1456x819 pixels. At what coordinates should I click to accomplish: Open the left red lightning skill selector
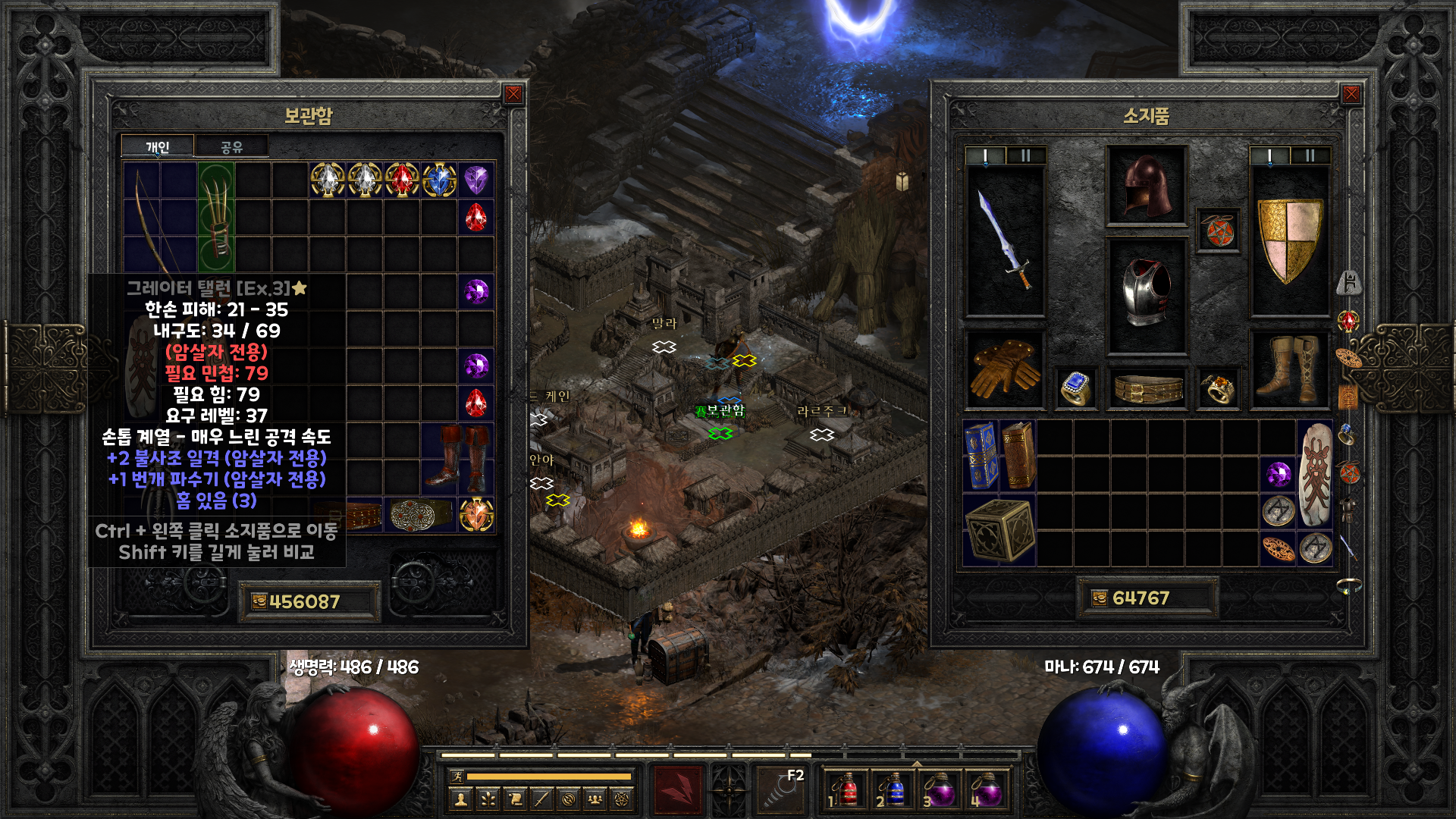tap(678, 789)
